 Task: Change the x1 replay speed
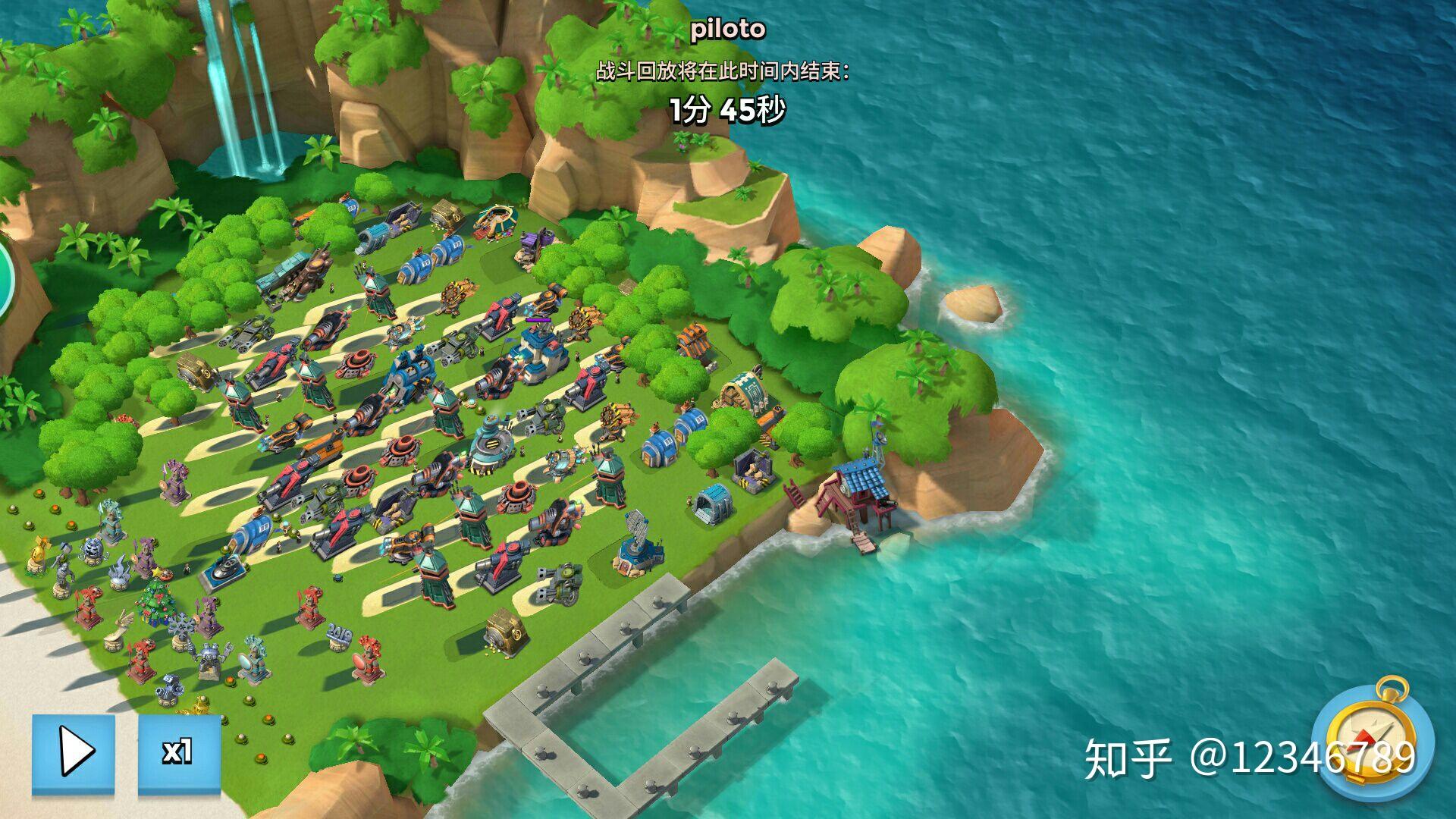pyautogui.click(x=179, y=753)
